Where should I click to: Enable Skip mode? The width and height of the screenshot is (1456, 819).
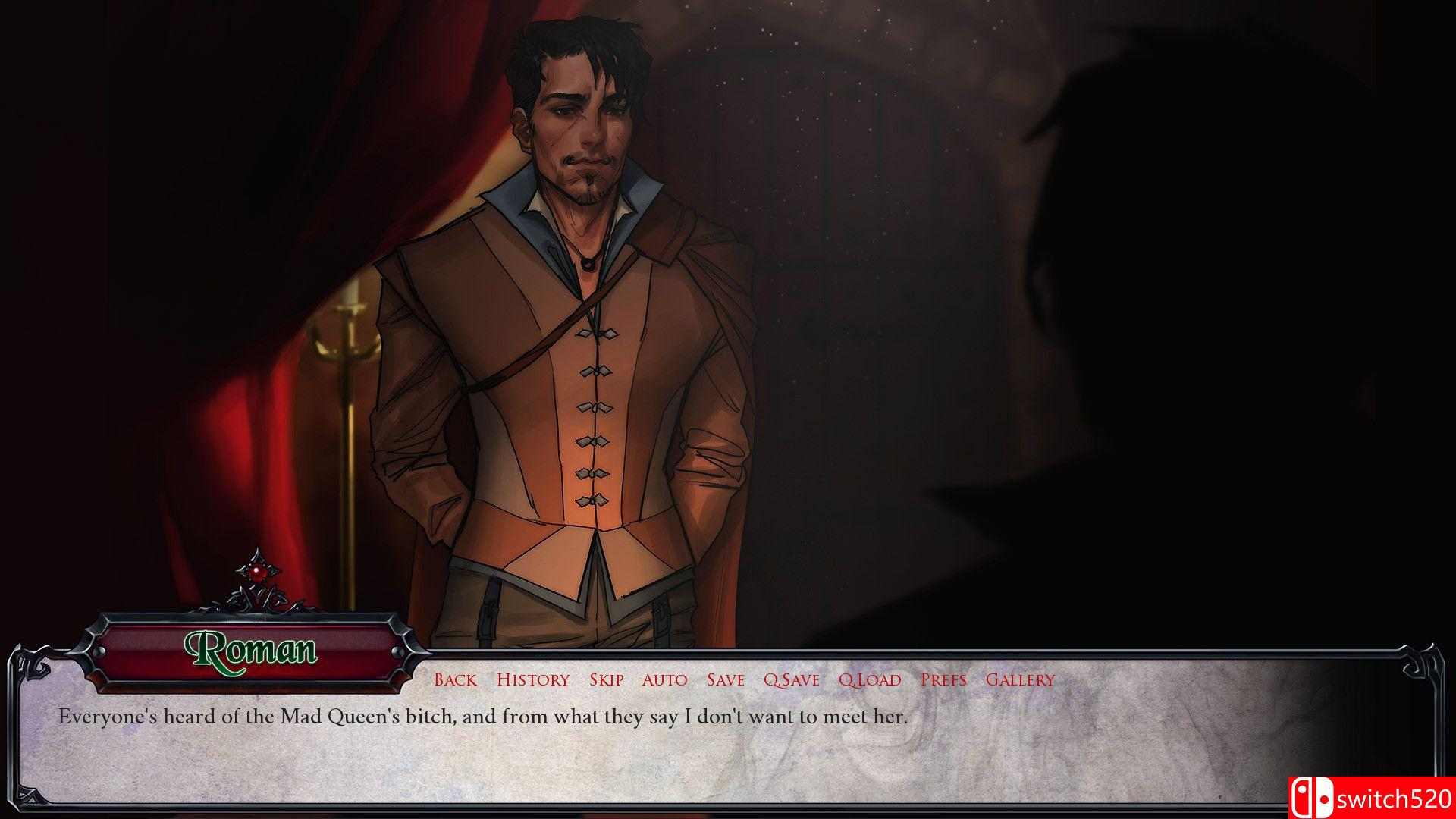pyautogui.click(x=604, y=680)
